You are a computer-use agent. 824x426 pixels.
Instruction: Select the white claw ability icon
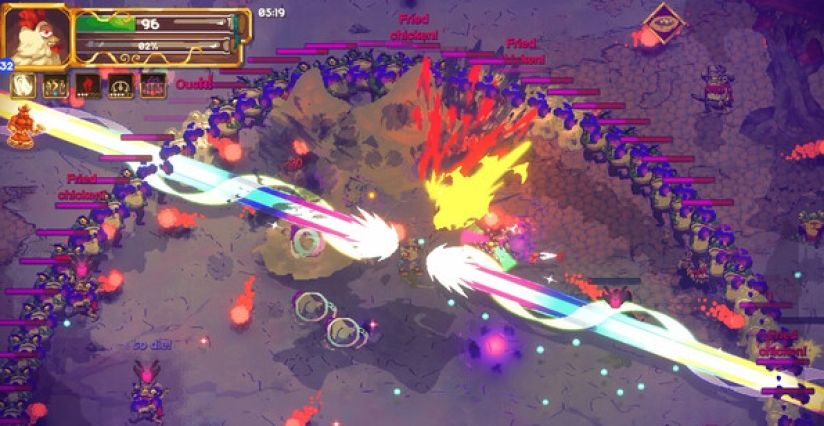point(23,85)
